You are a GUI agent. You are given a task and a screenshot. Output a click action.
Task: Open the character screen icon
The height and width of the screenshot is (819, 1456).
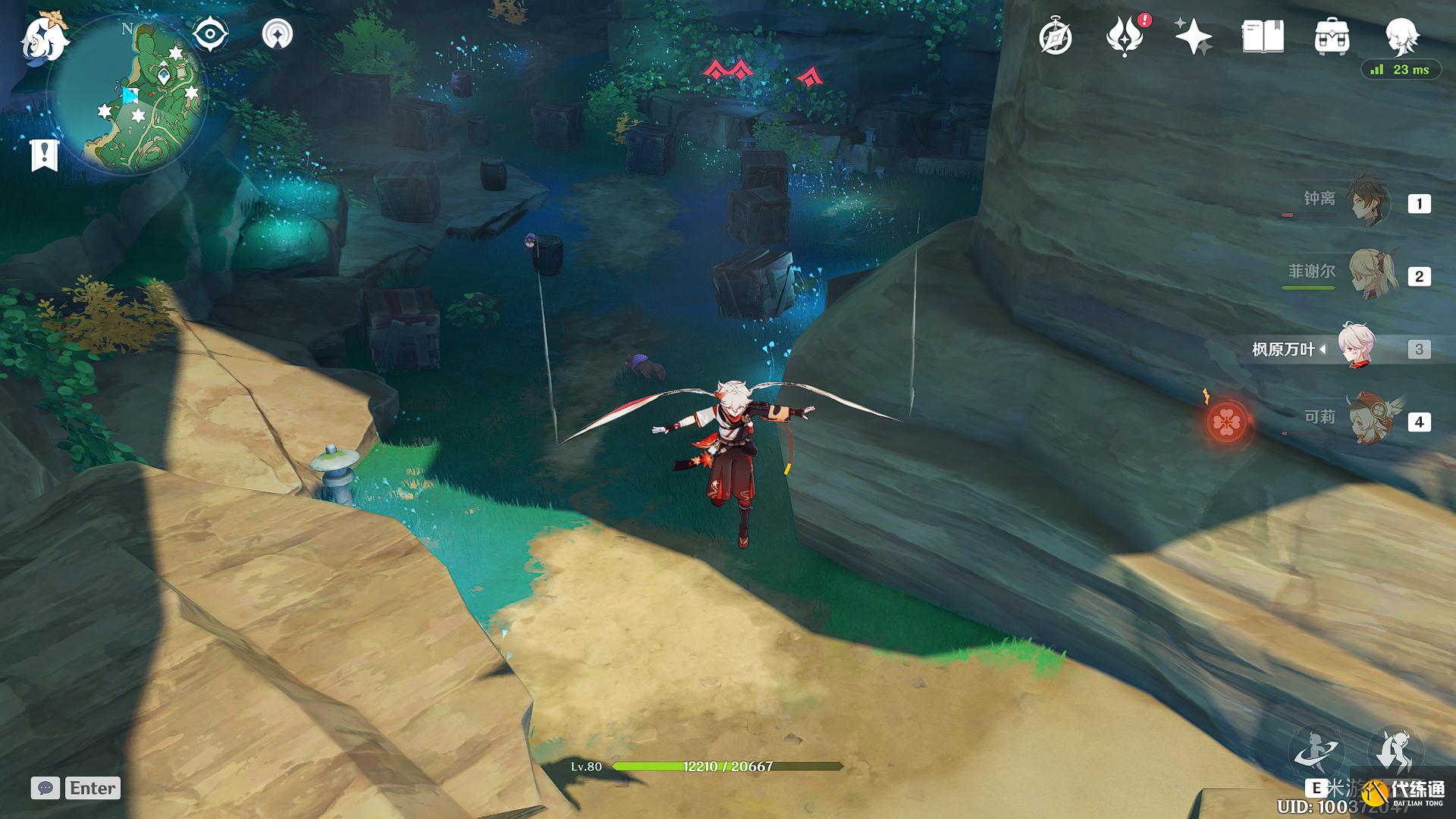coord(1401,34)
